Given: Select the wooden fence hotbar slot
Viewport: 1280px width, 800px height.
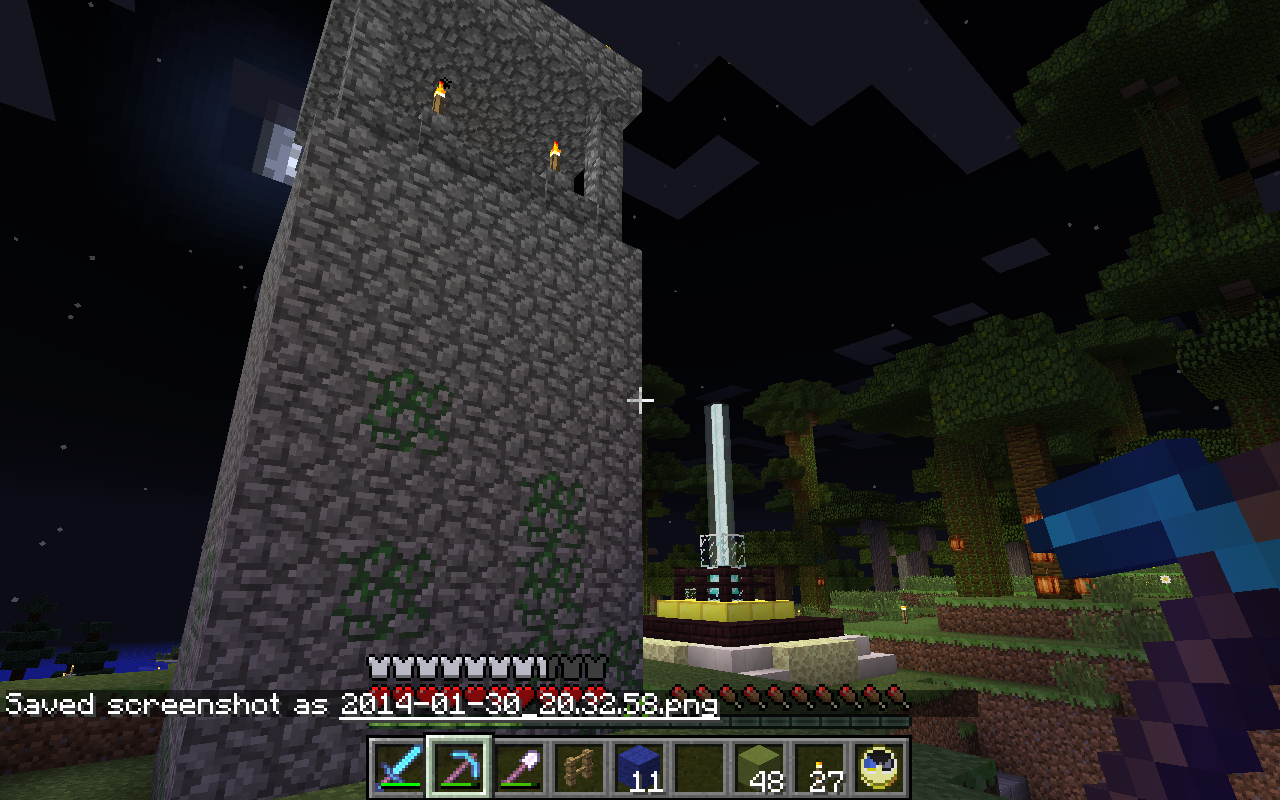Looking at the screenshot, I should 579,768.
